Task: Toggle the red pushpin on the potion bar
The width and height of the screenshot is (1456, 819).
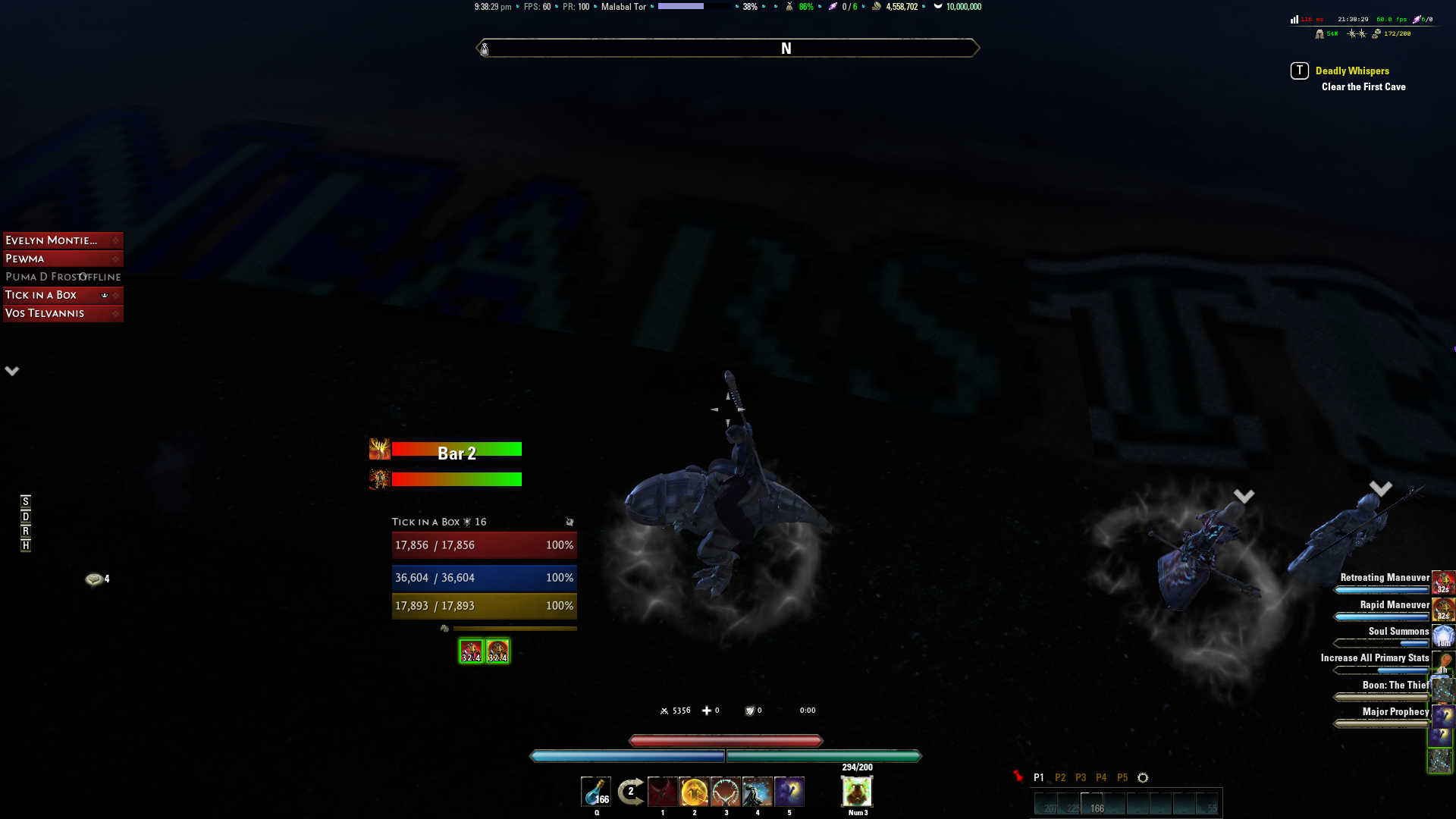Action: click(x=1020, y=777)
